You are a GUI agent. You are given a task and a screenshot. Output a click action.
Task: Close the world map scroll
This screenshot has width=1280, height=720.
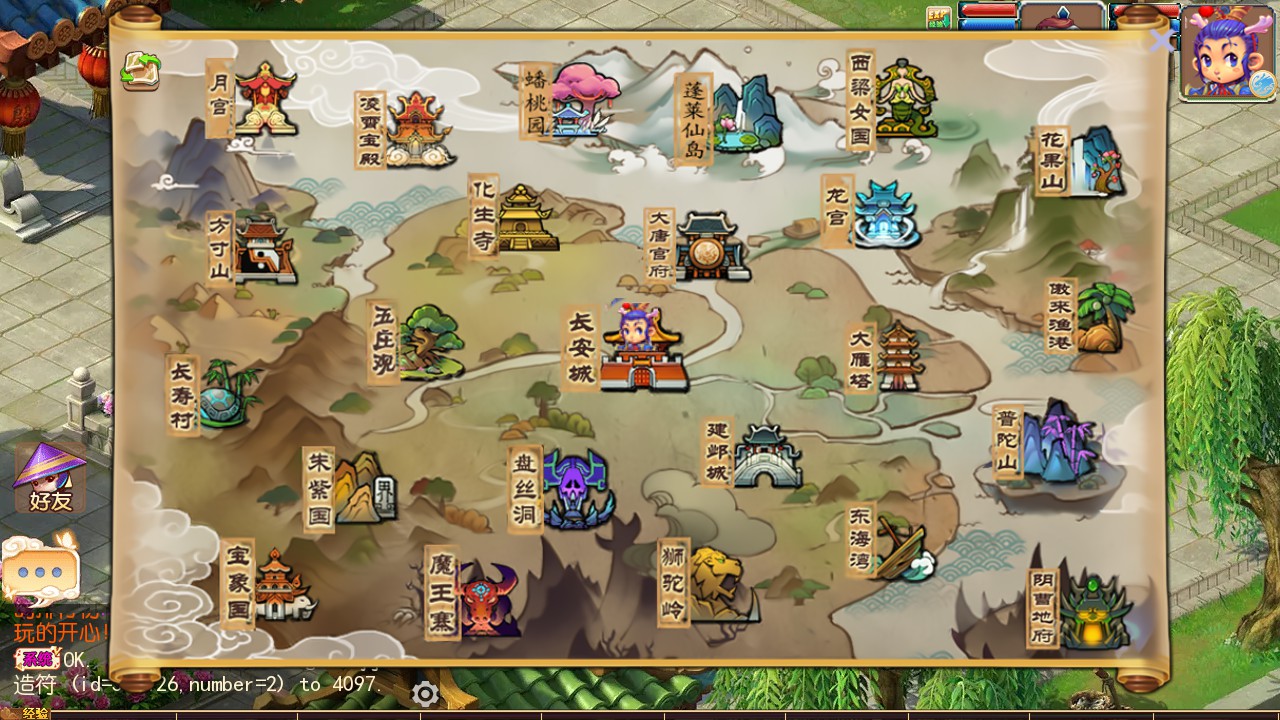pos(1161,41)
